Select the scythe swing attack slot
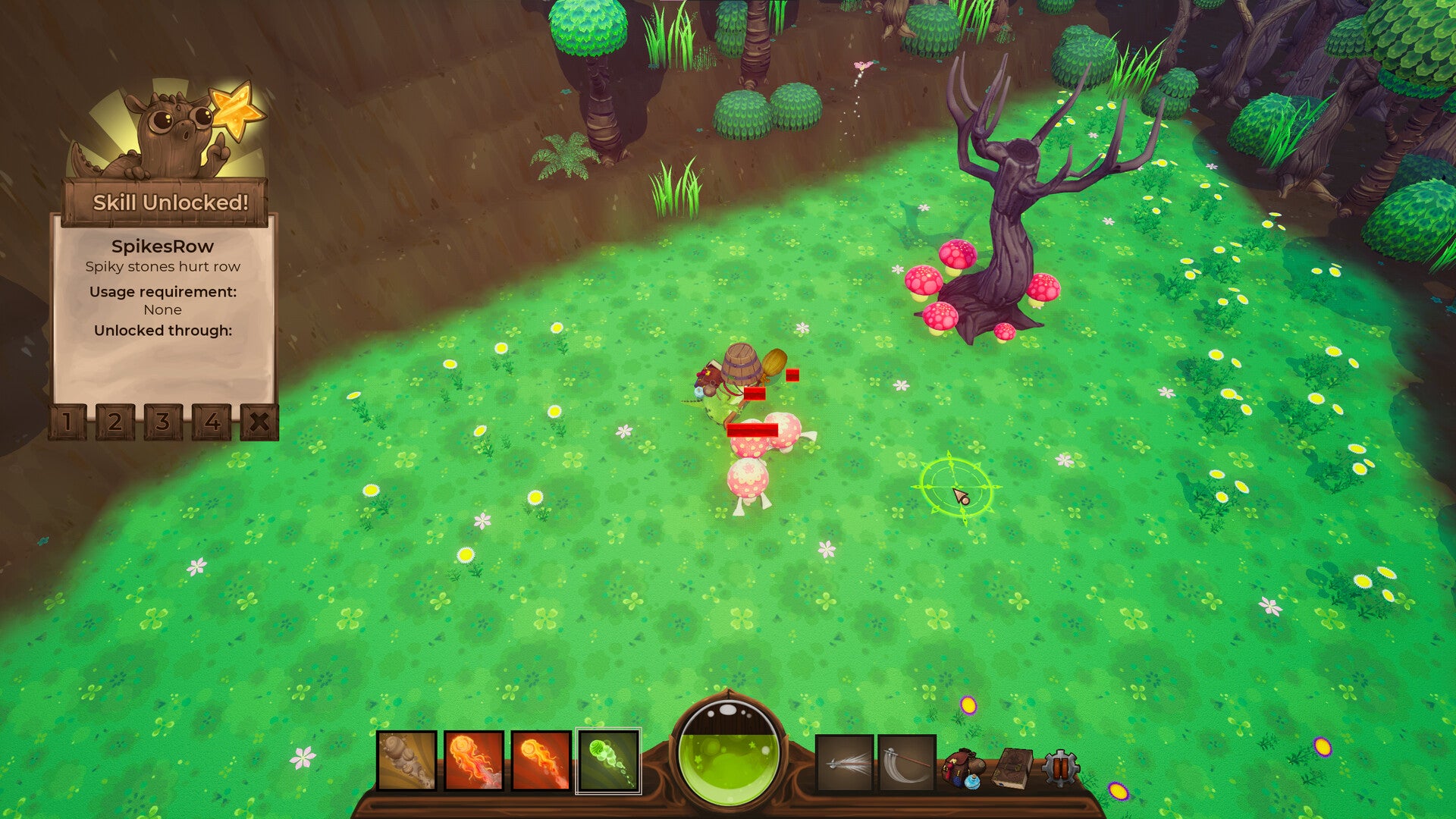The image size is (1456, 819). pos(907,763)
